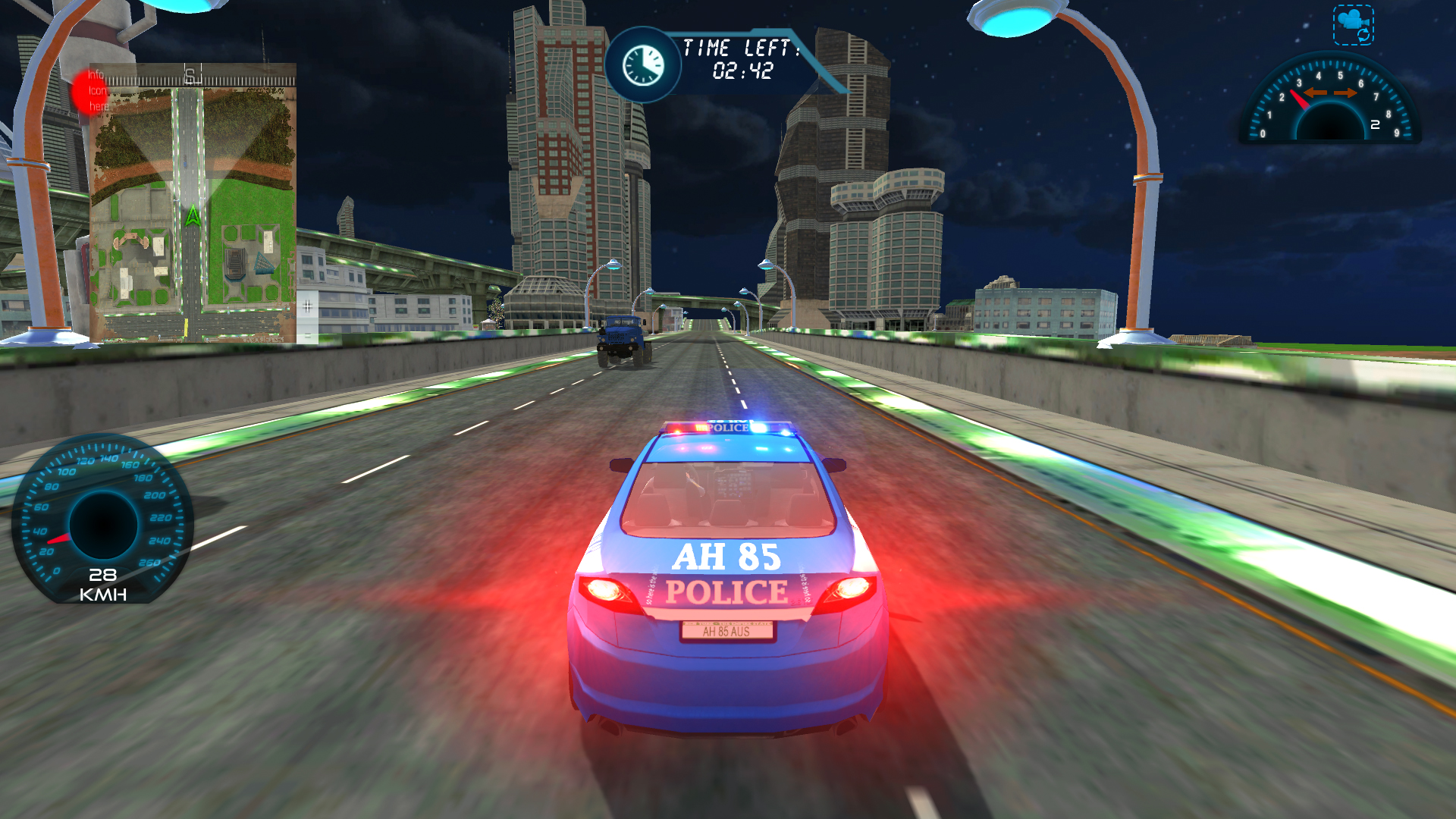
Task: Click the 28 KMH speed readout
Action: pyautogui.click(x=102, y=584)
